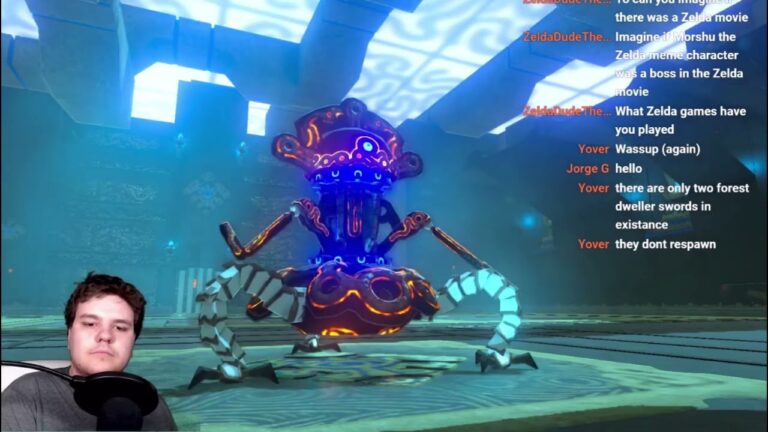
Task: Select the "they dont respawn" chat message
Action: click(665, 244)
